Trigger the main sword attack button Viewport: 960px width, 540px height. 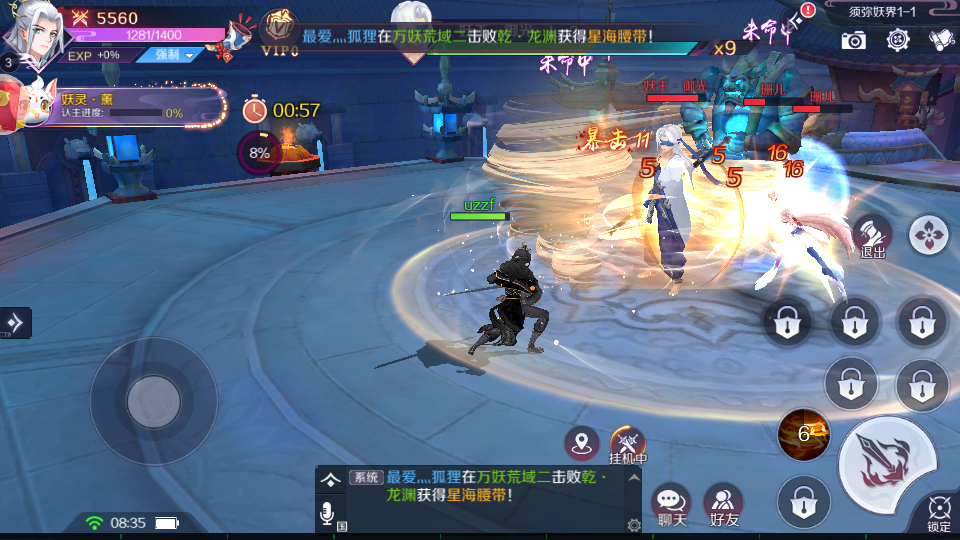888,458
